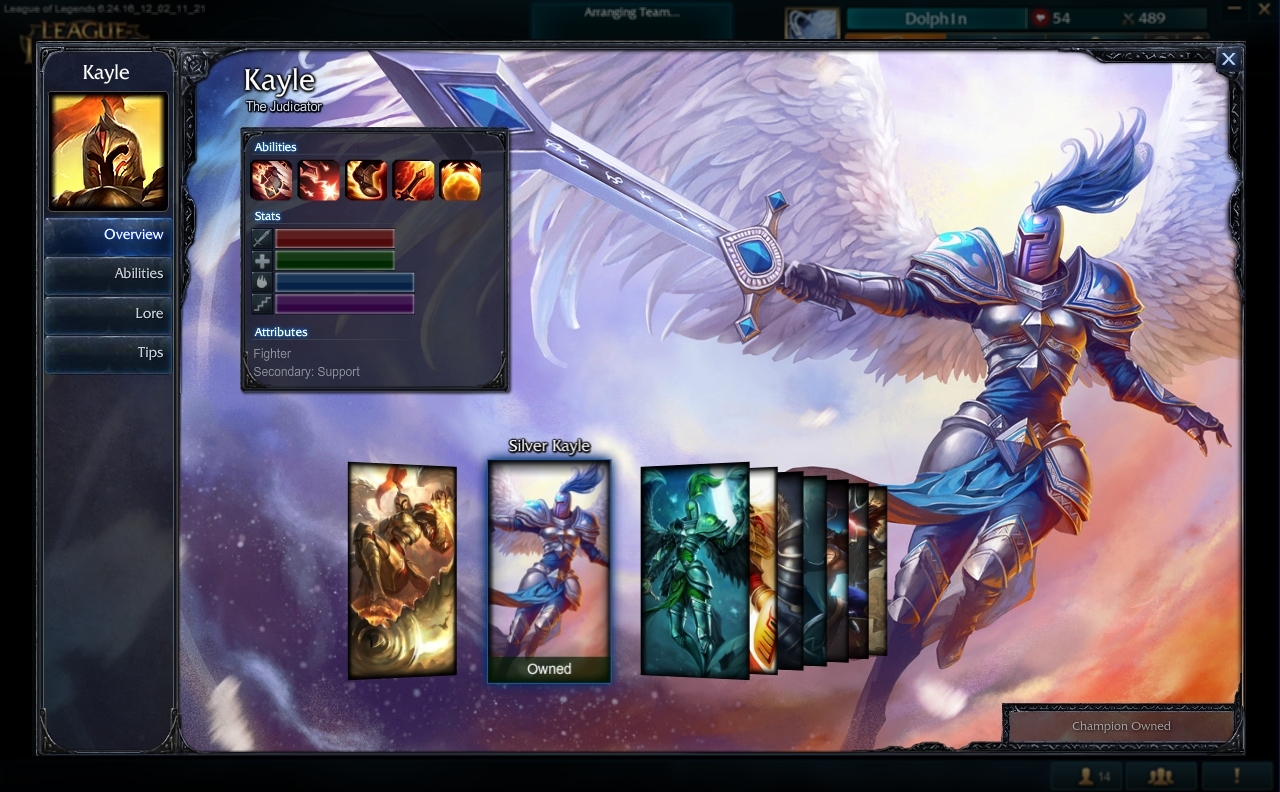The width and height of the screenshot is (1280, 792).
Task: Click Kayle's third ability icon
Action: point(366,180)
